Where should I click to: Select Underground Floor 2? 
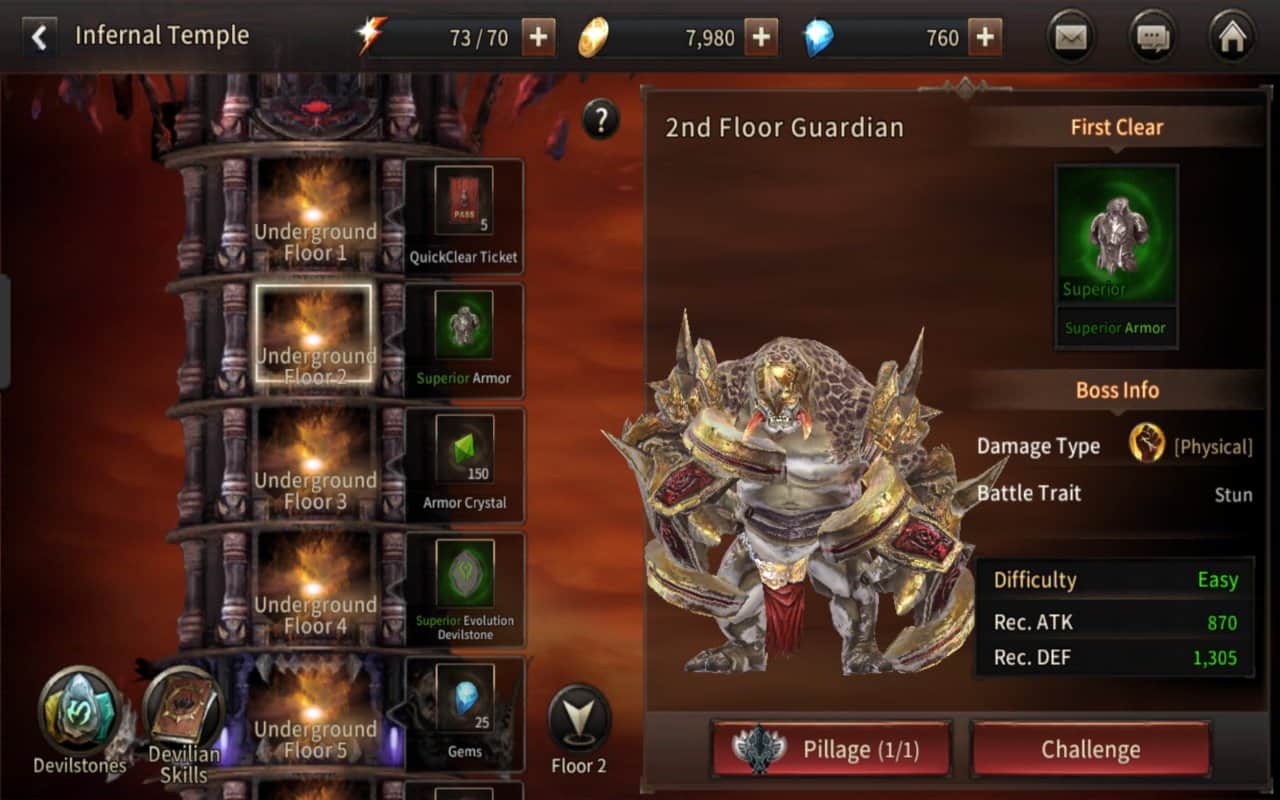314,335
